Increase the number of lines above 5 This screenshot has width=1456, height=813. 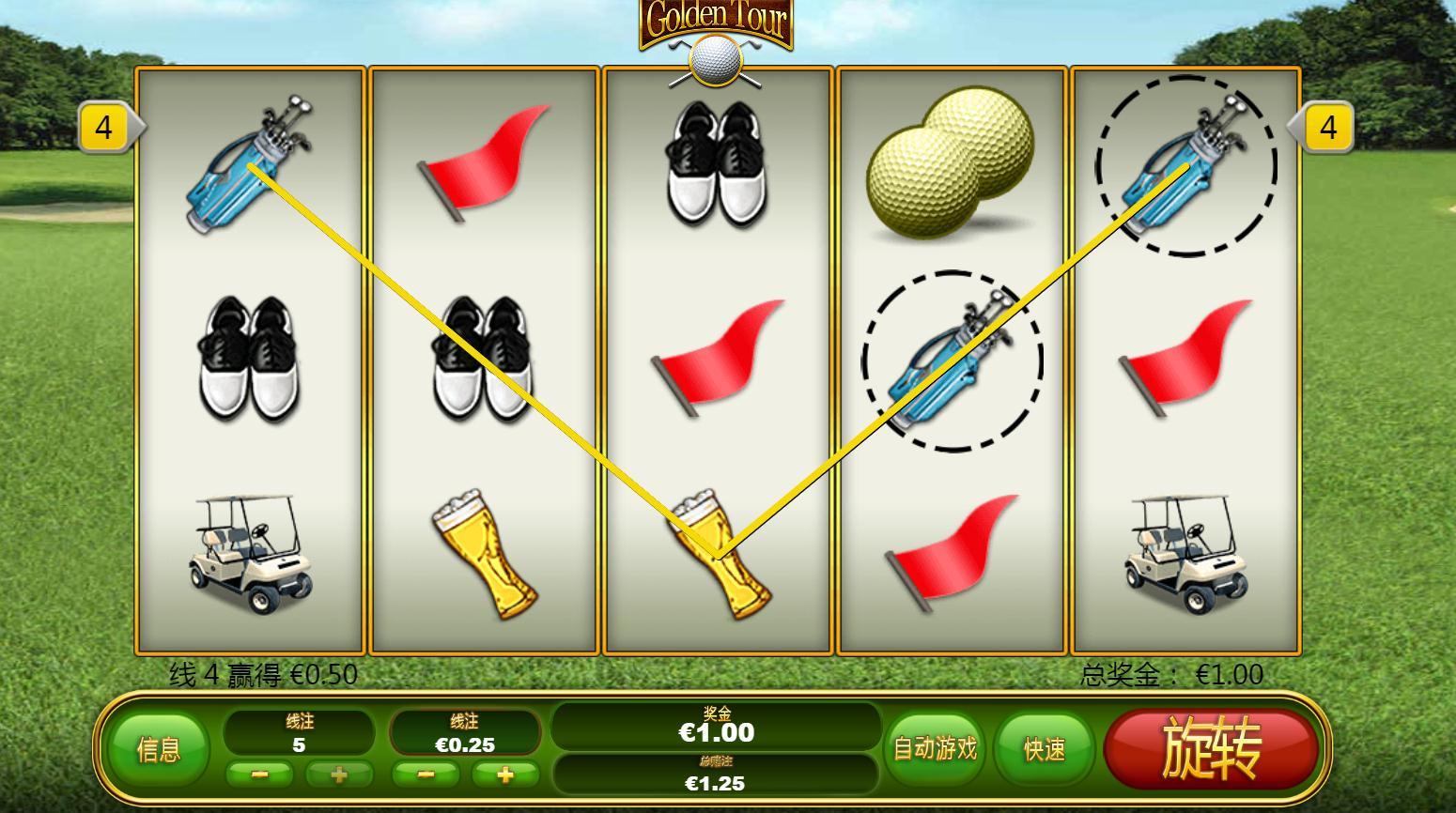point(338,775)
